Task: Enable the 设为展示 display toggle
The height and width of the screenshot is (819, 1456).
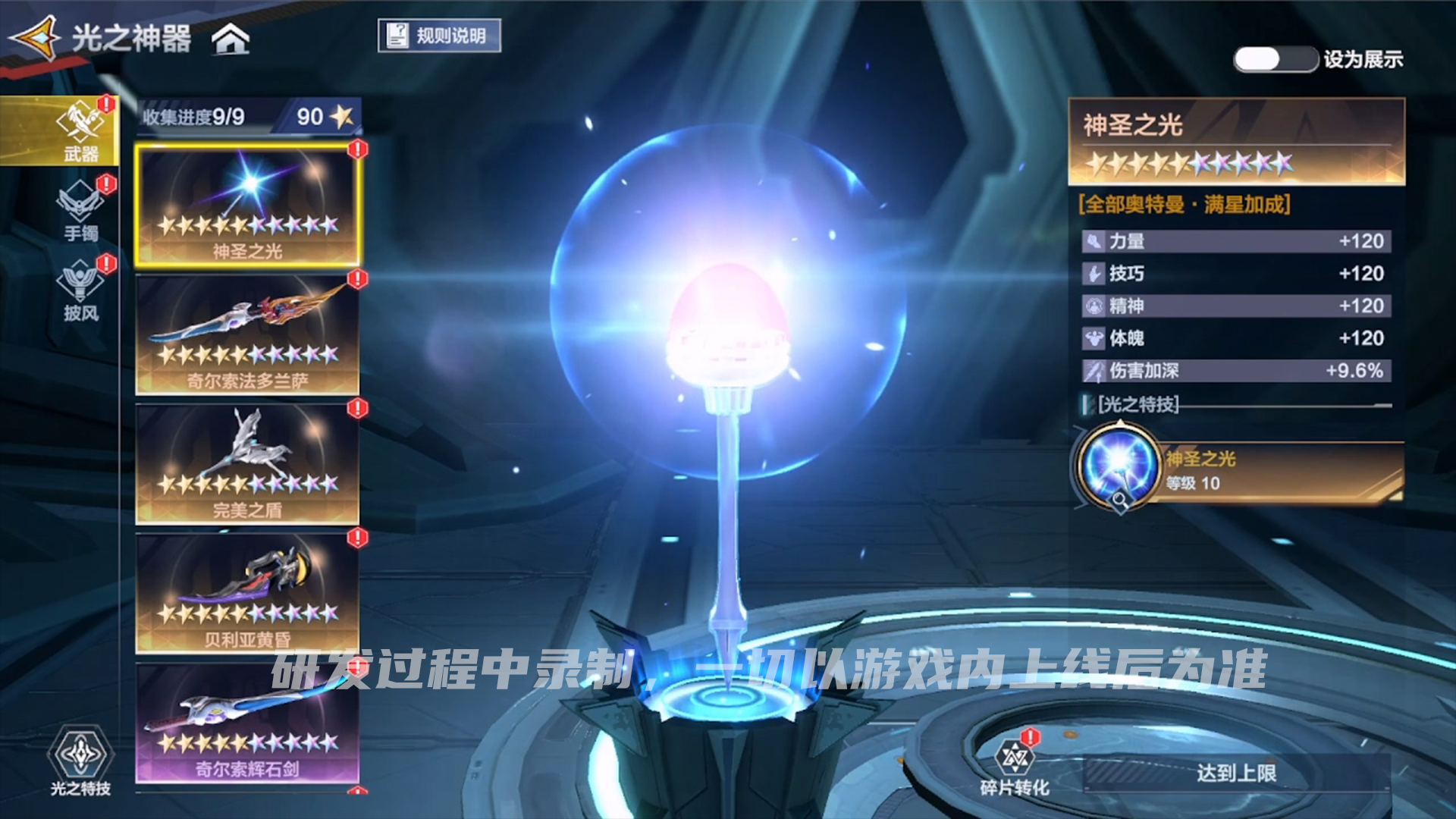Action: pos(1276,57)
